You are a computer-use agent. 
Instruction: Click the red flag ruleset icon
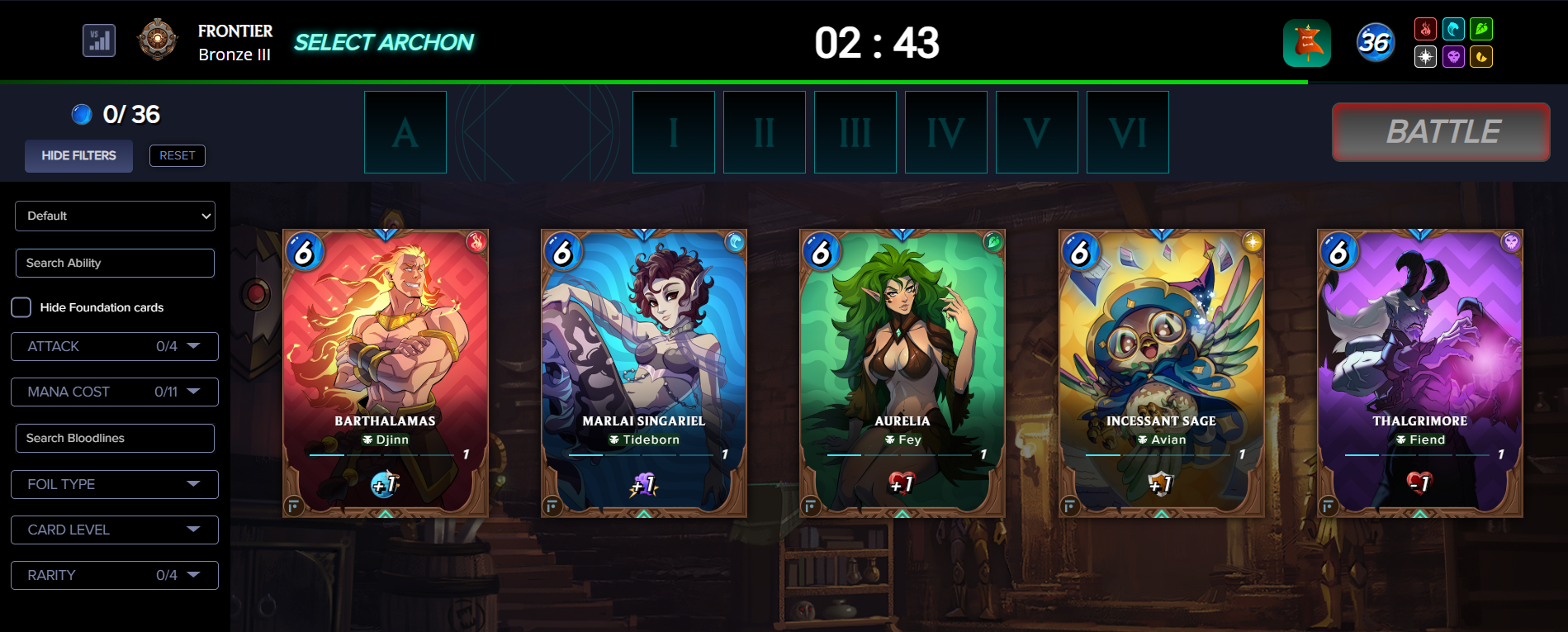click(1307, 43)
